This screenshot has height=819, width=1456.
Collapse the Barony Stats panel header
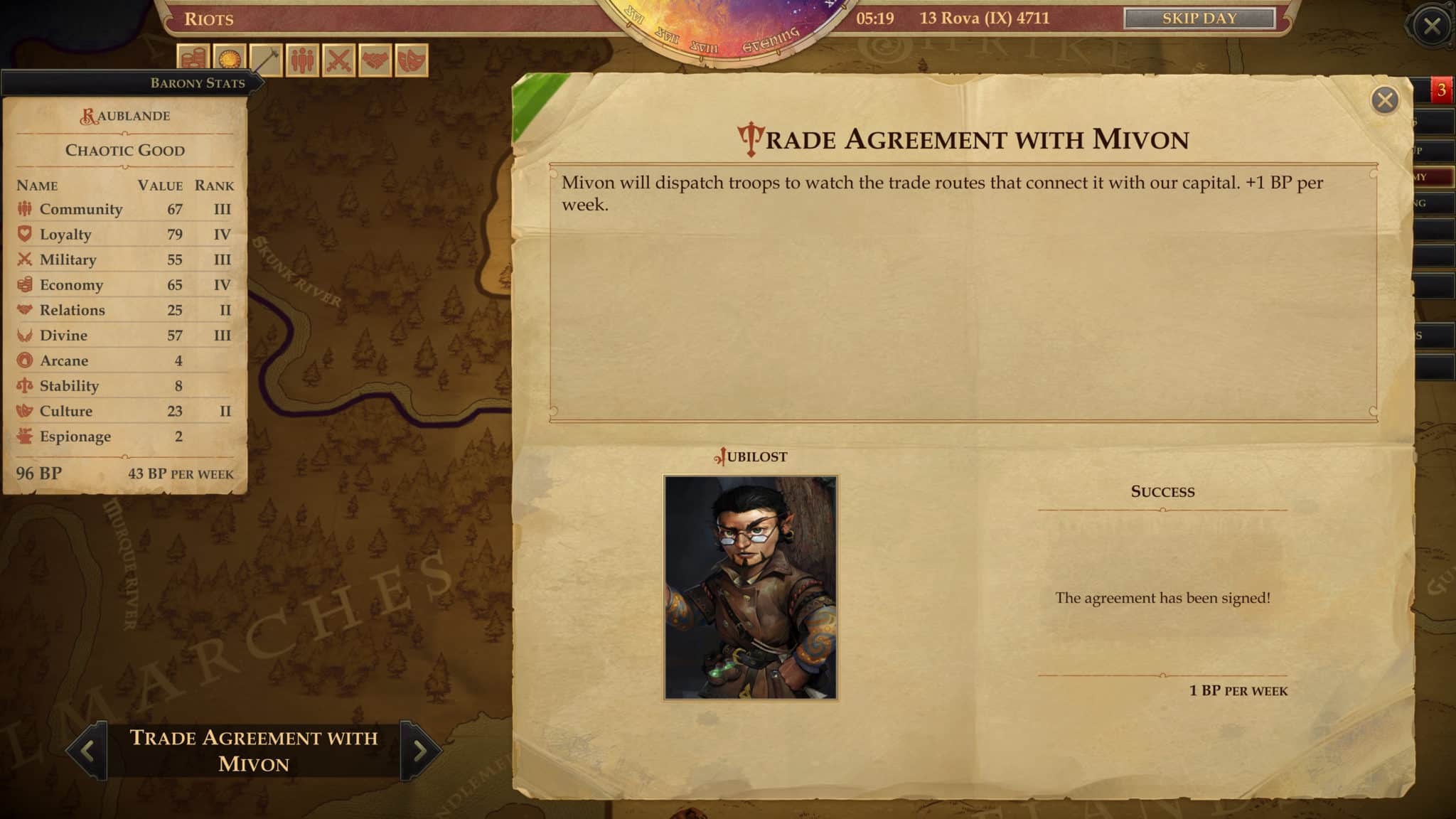click(x=198, y=82)
